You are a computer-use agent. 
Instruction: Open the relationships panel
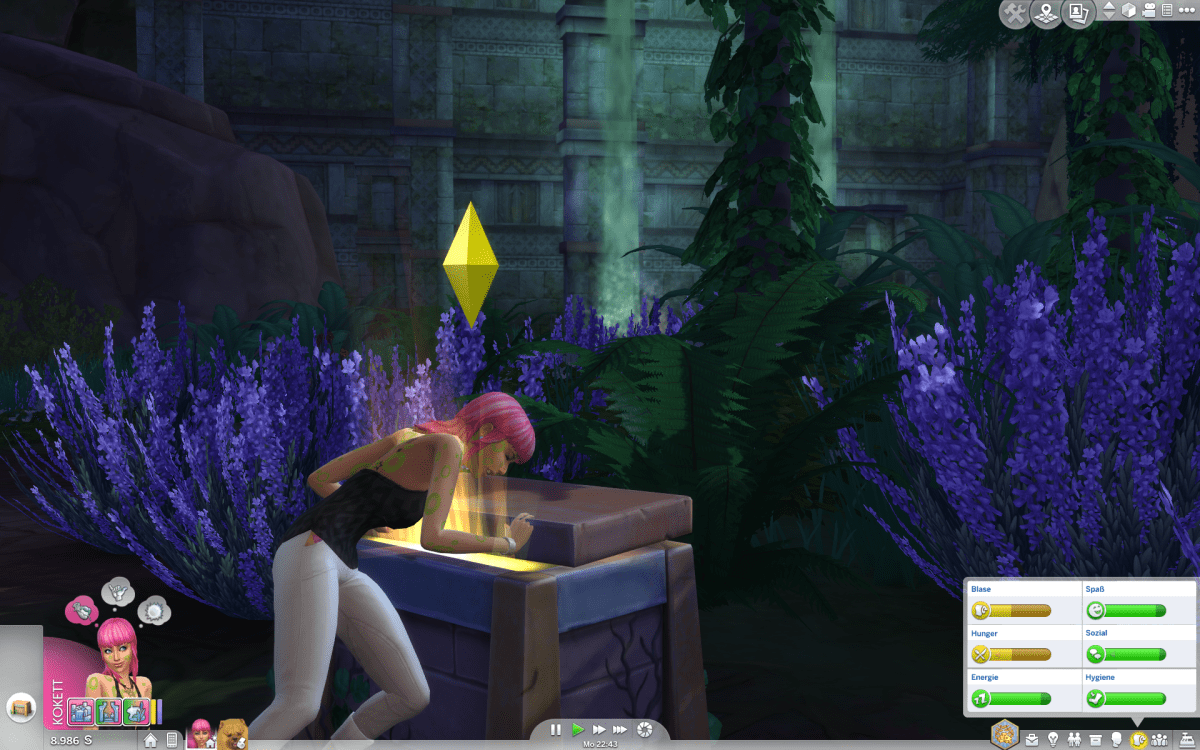1074,740
